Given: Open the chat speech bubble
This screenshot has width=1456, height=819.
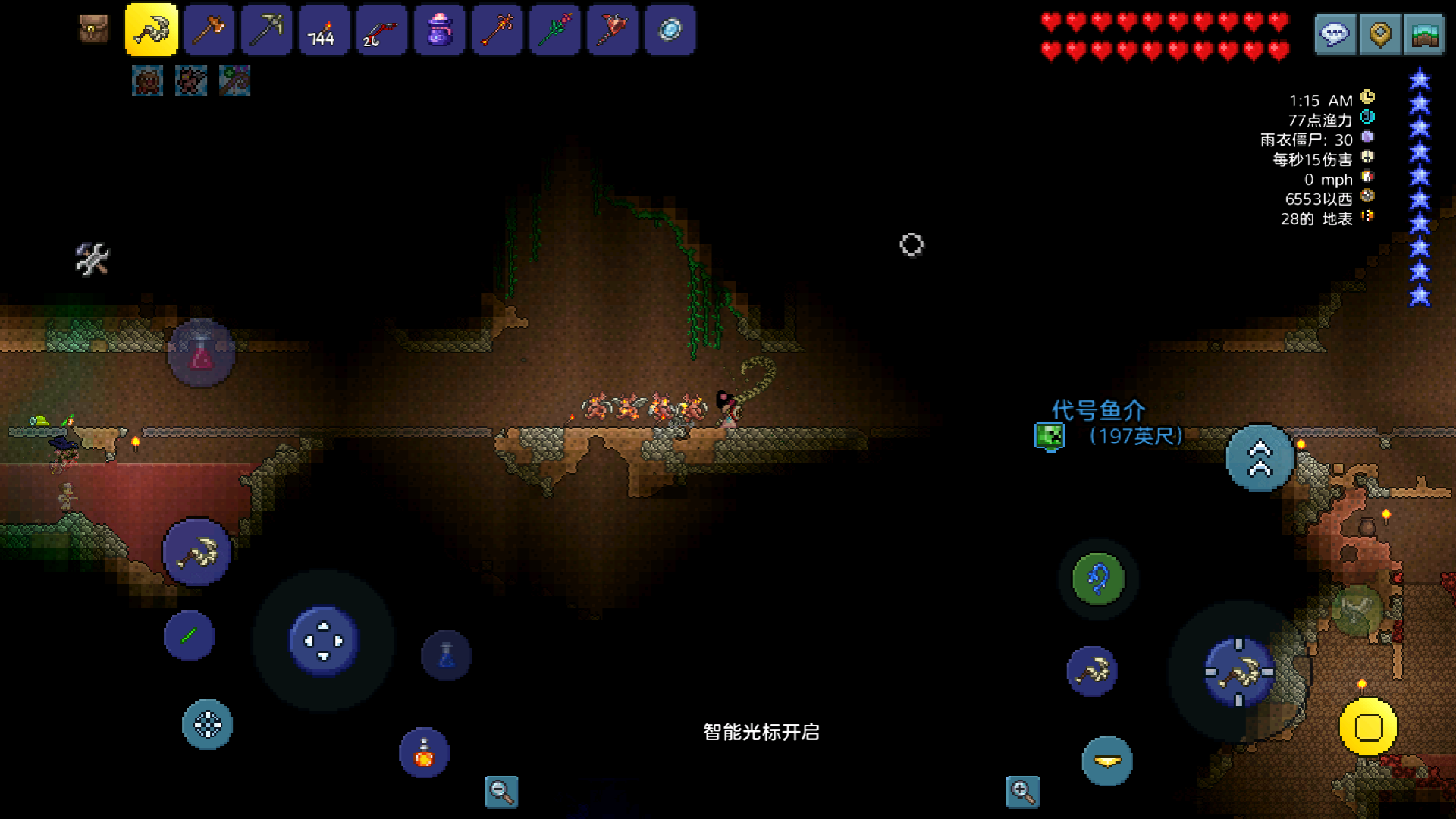Looking at the screenshot, I should point(1335,34).
